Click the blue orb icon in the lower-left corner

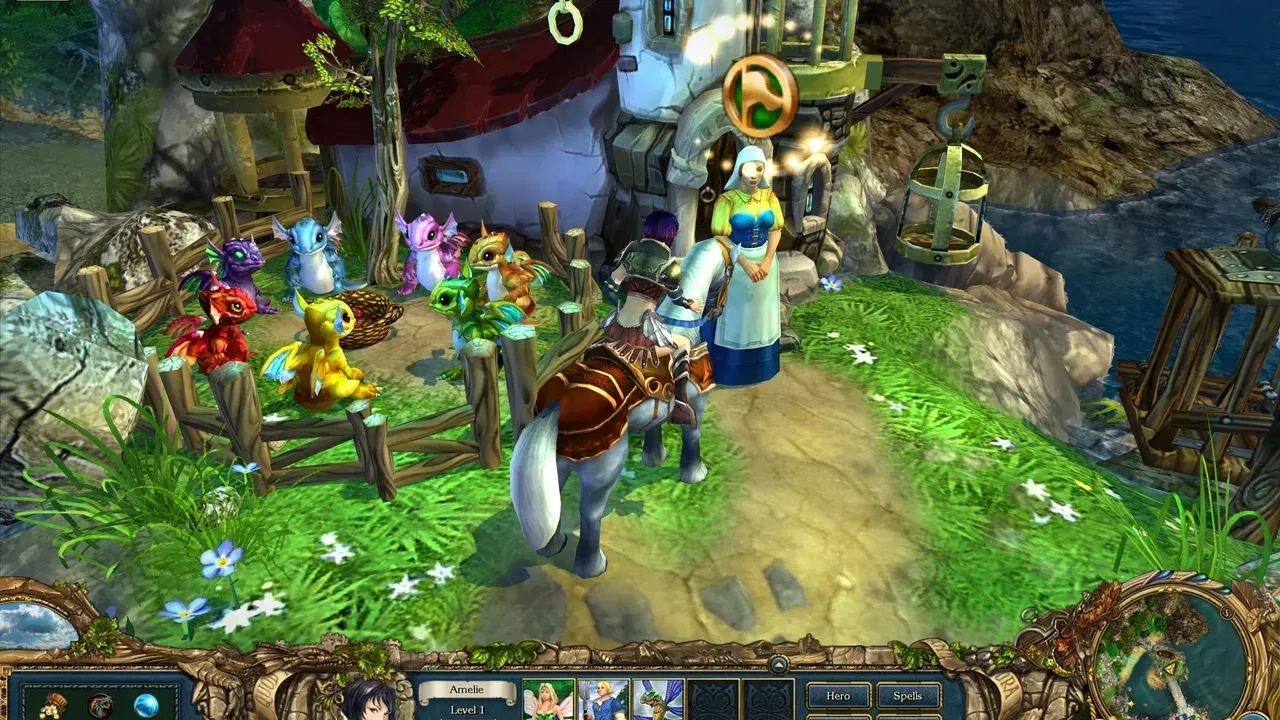[145, 705]
